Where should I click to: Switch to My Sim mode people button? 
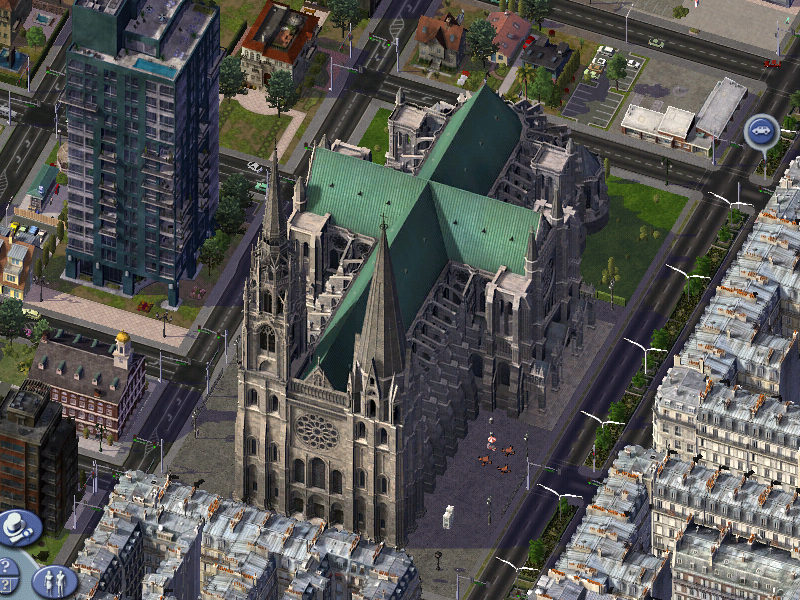[53, 580]
